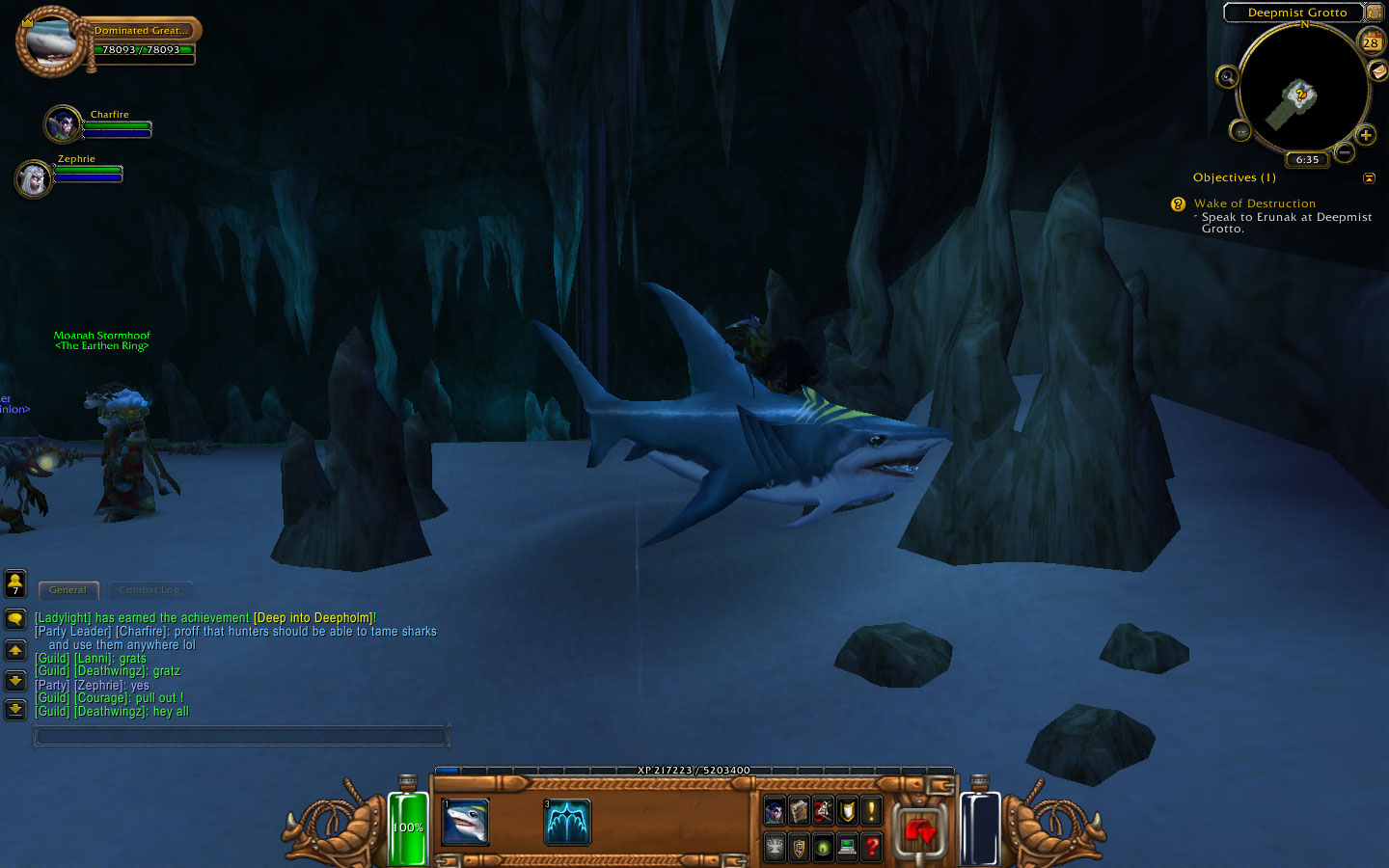Viewport: 1389px width, 868px height.
Task: Select the minimap tracking magnifying glass
Action: point(1227,78)
